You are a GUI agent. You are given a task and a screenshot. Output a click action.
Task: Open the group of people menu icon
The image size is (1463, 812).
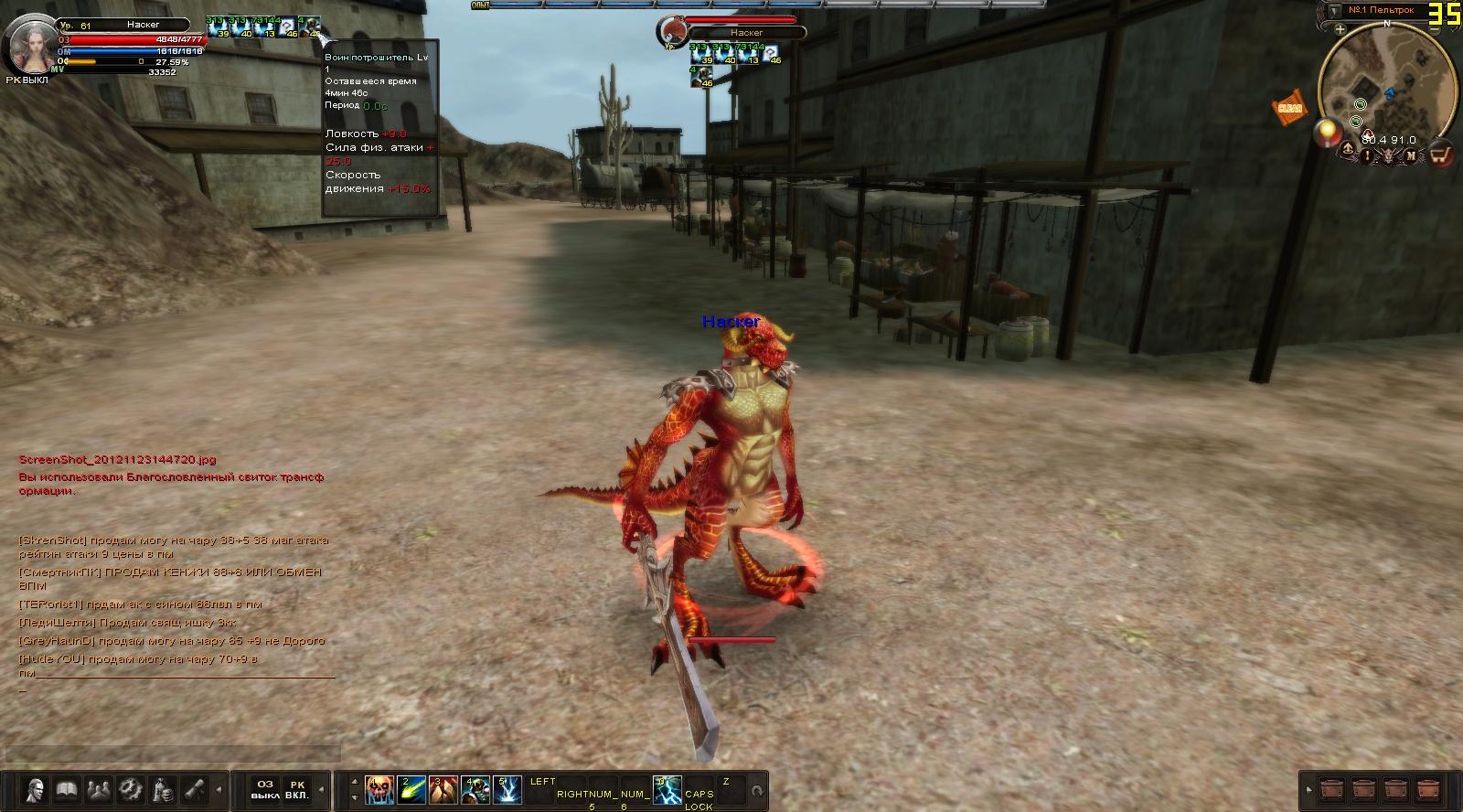click(x=99, y=789)
